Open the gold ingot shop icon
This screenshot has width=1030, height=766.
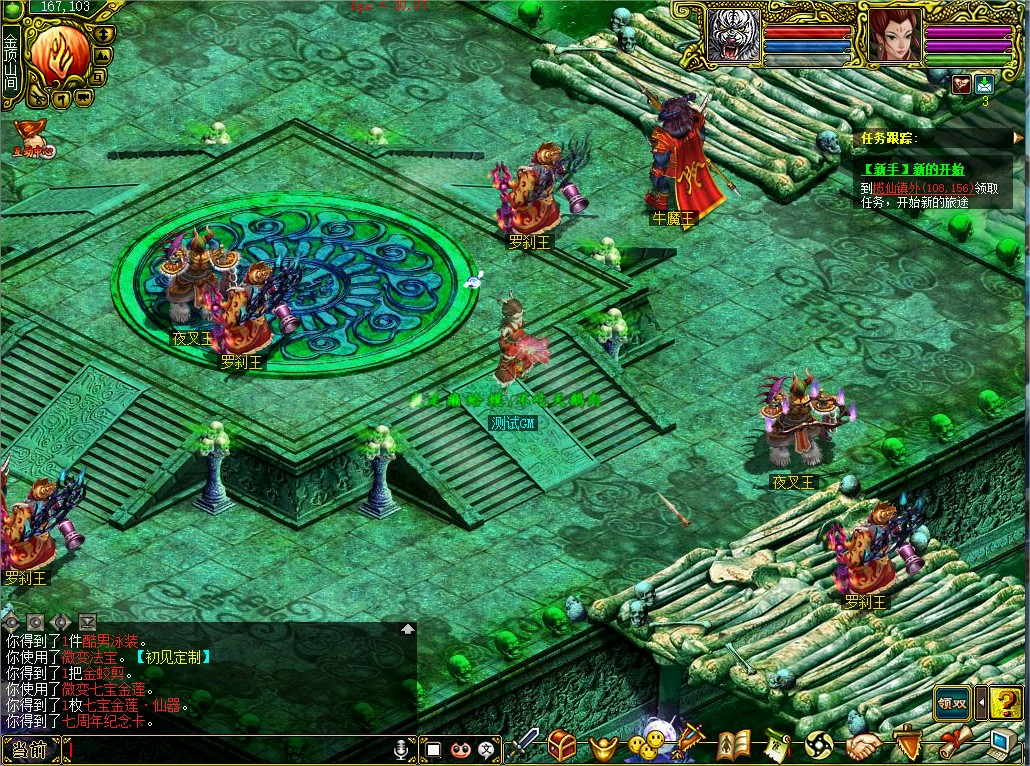click(x=602, y=746)
